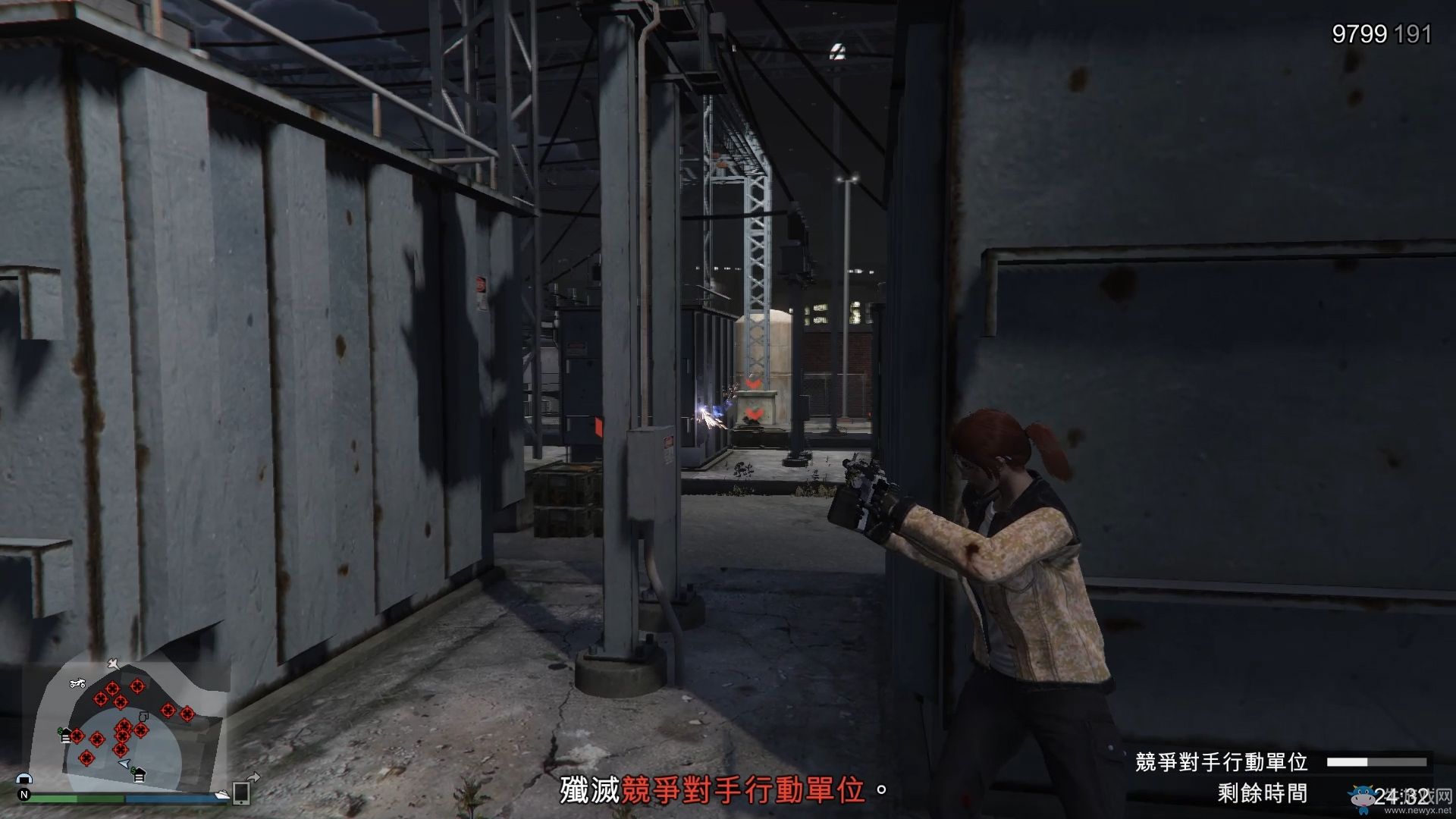Select the hangar dome blip near the minimap
The width and height of the screenshot is (1456, 819).
24,779
